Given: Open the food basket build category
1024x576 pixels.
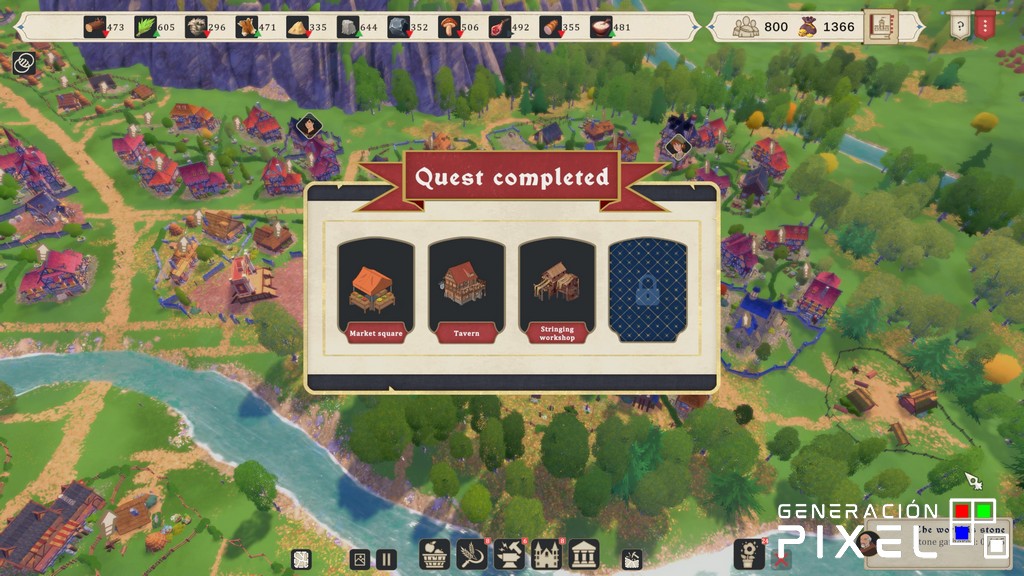Looking at the screenshot, I should (435, 554).
